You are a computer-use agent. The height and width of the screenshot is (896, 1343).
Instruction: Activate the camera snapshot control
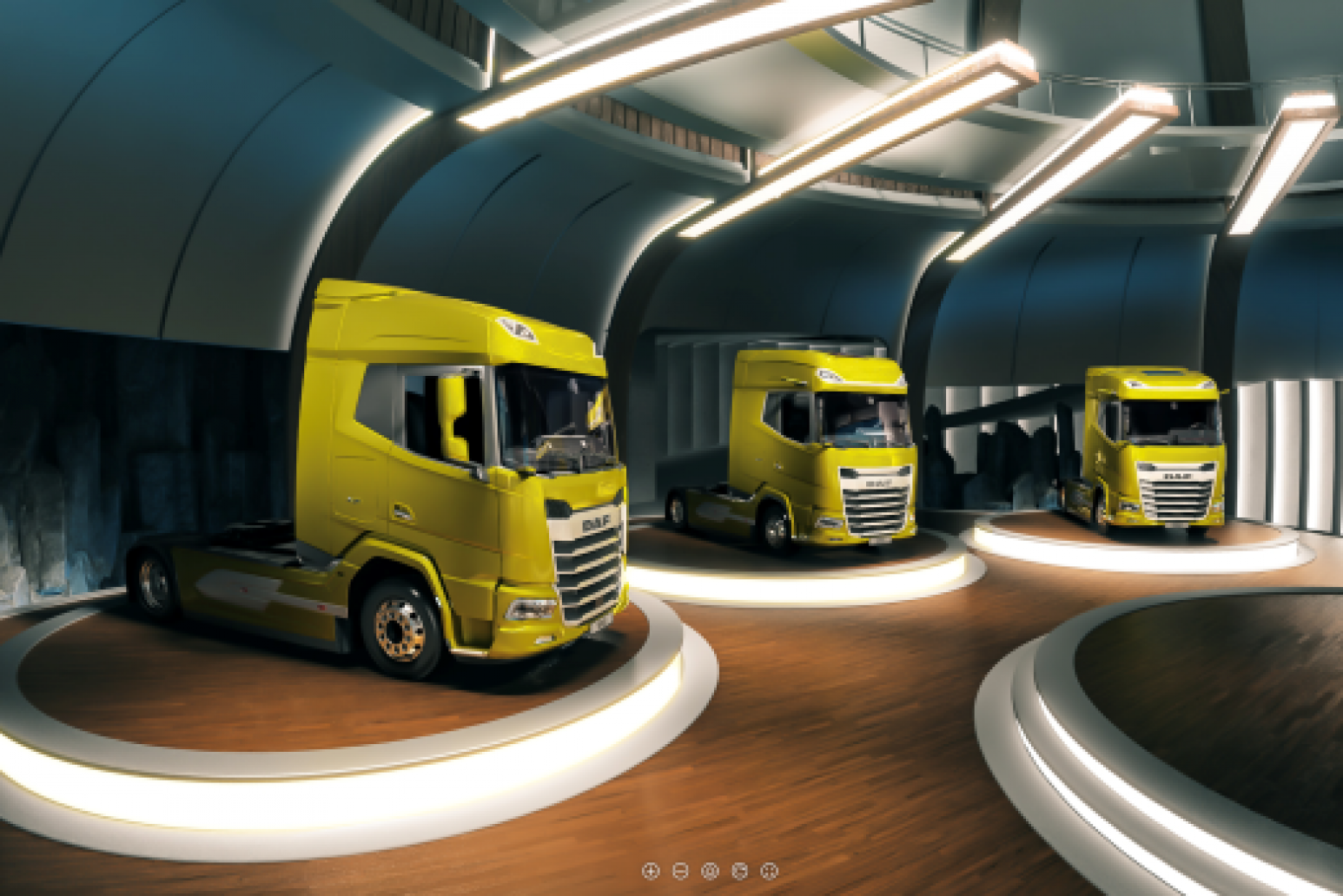coord(739,869)
